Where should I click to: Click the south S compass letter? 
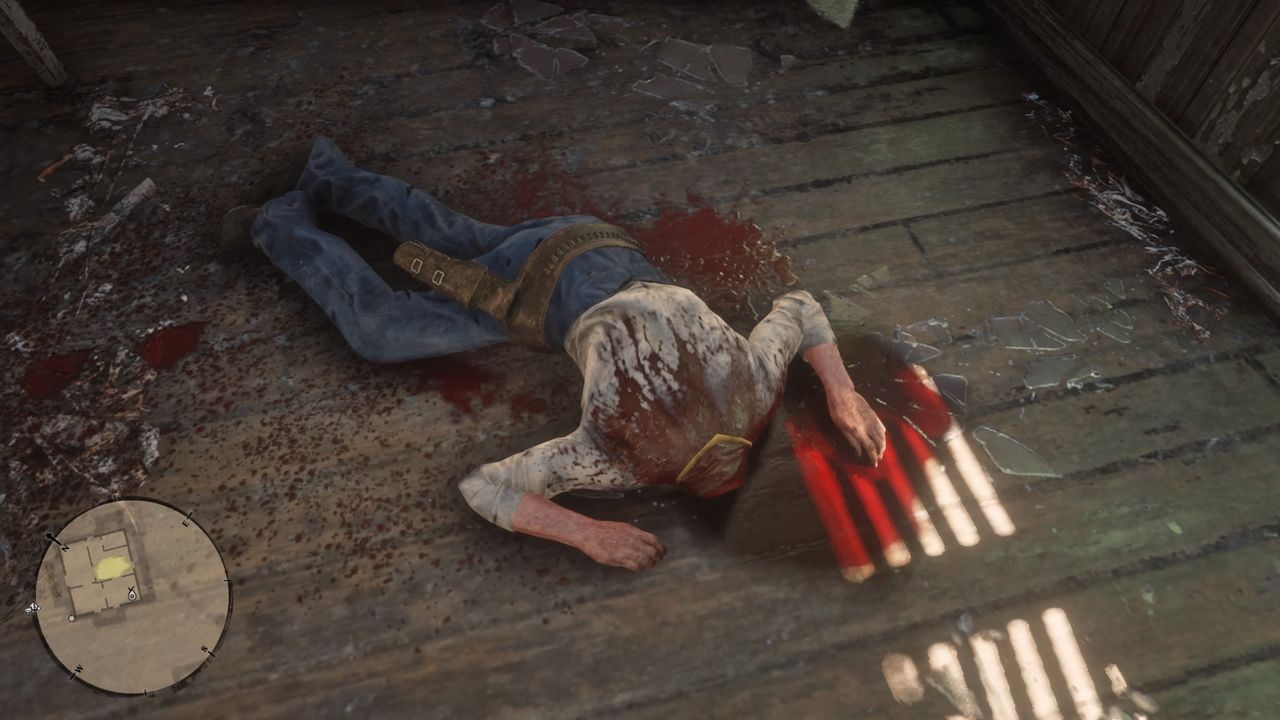[203, 647]
